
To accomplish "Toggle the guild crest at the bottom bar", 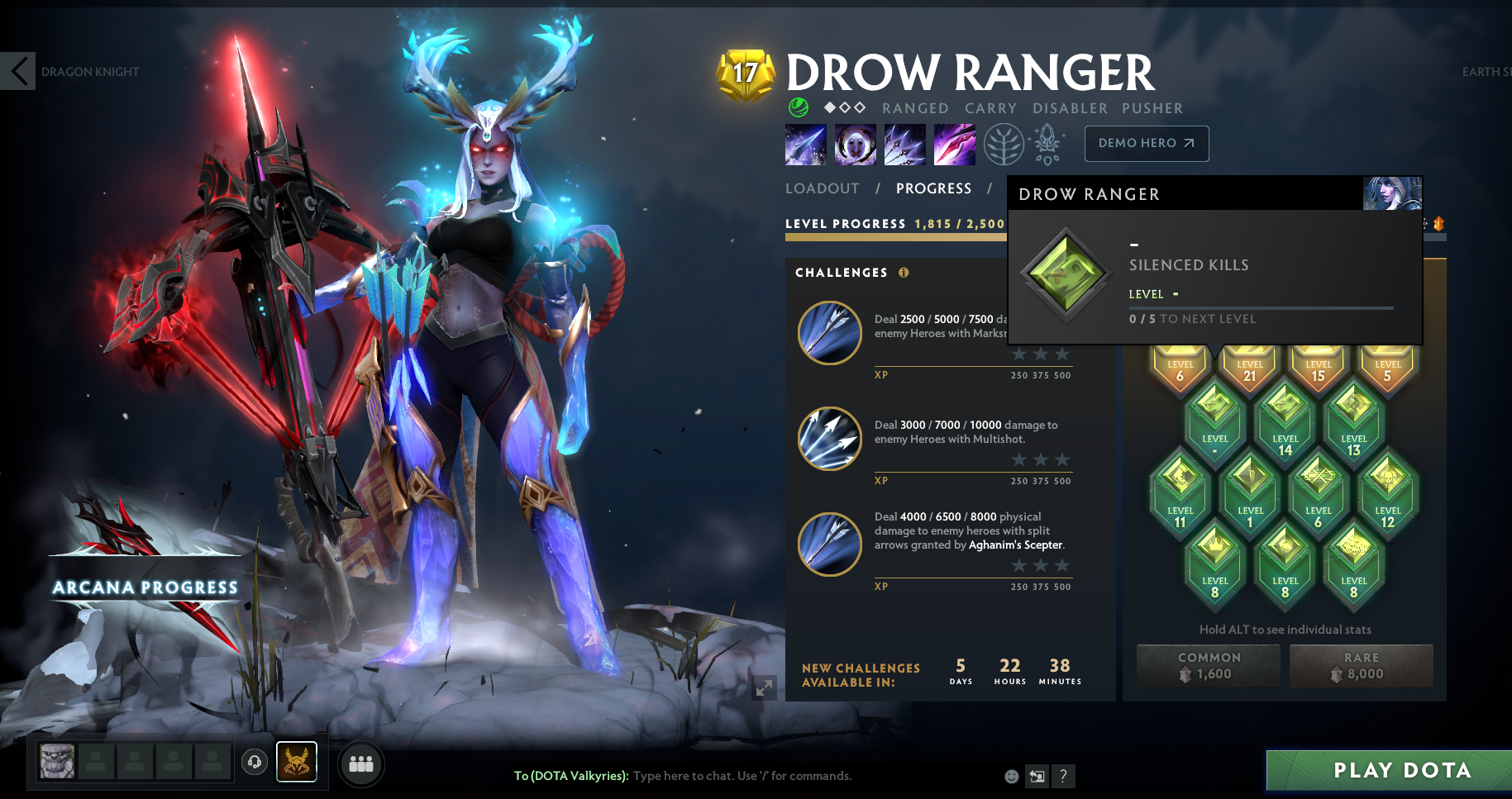I will point(296,762).
